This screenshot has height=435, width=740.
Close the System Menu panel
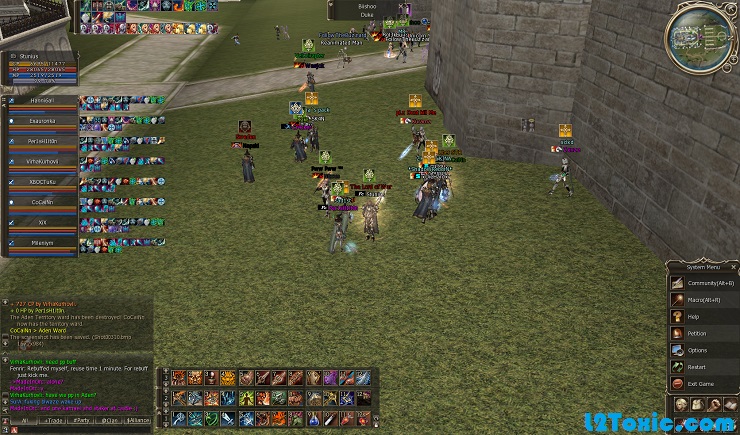coord(733,267)
